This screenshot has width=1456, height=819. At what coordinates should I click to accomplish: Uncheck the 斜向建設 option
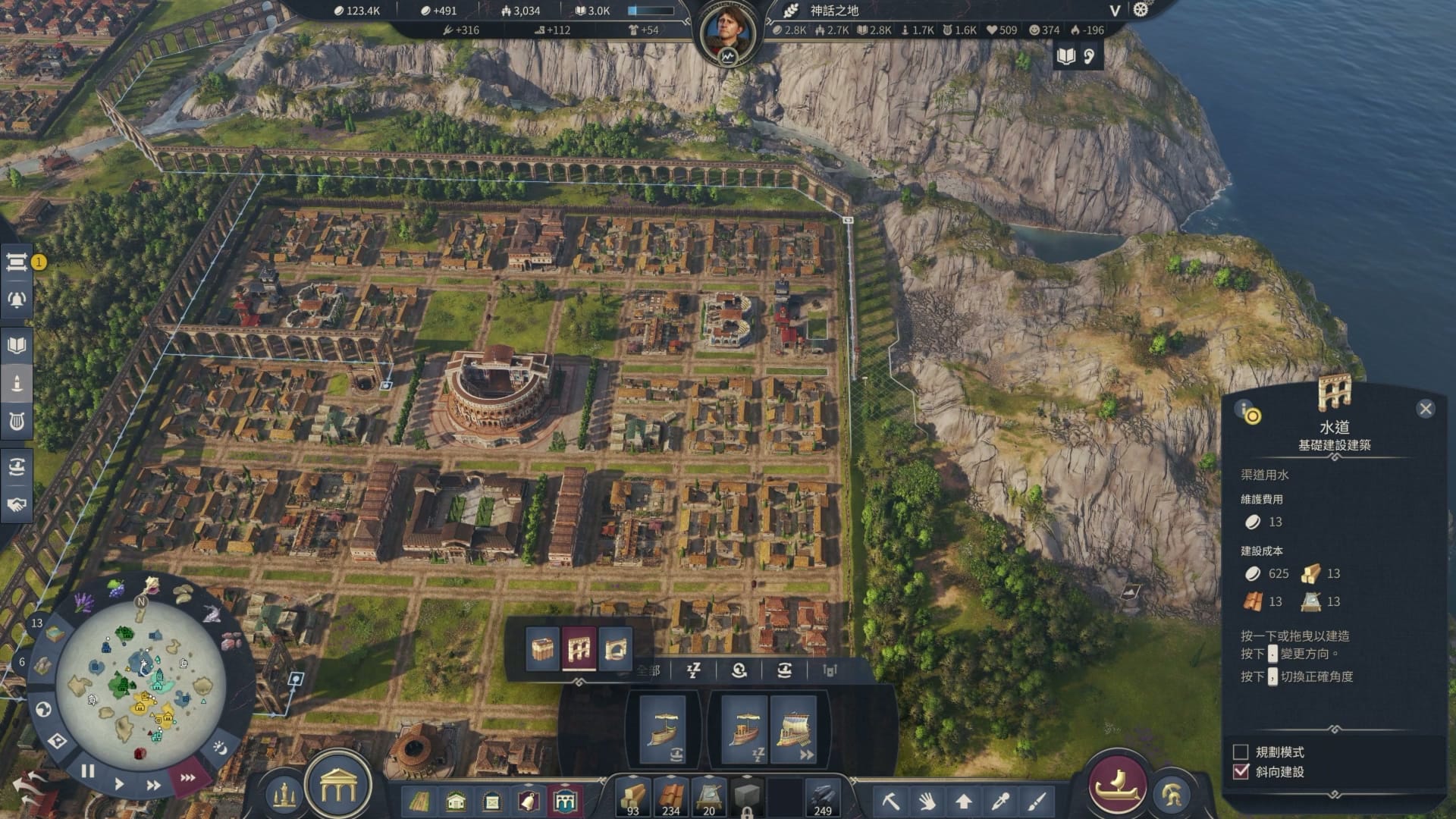coord(1241,772)
